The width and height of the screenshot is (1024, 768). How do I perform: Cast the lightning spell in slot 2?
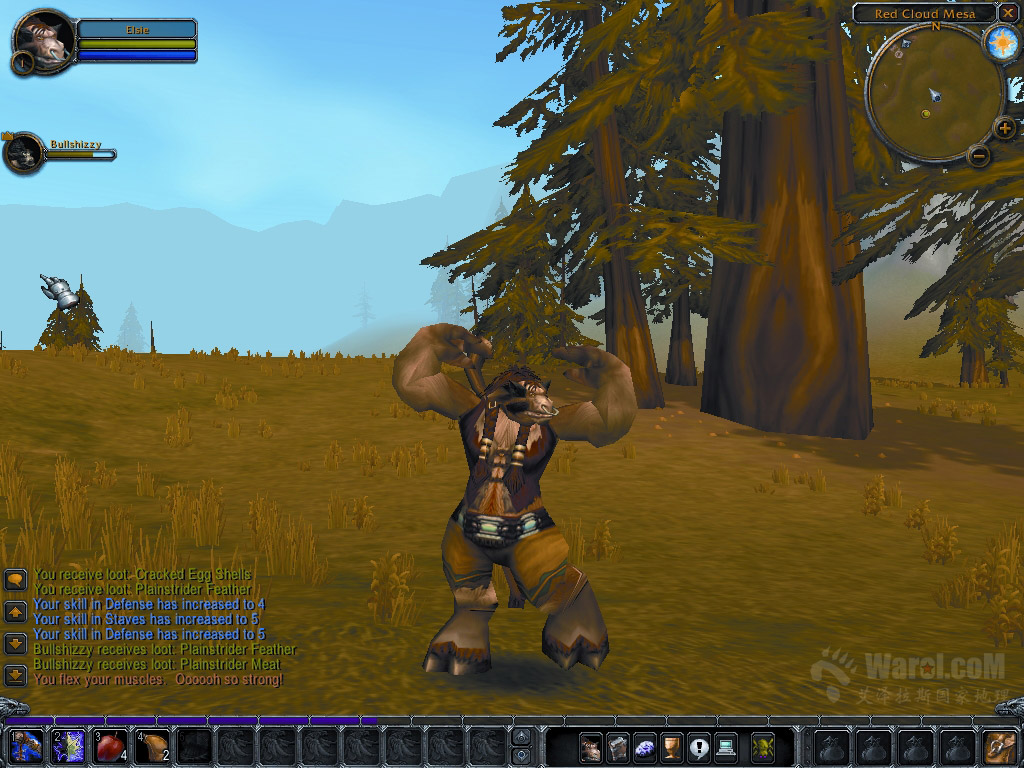click(x=68, y=747)
